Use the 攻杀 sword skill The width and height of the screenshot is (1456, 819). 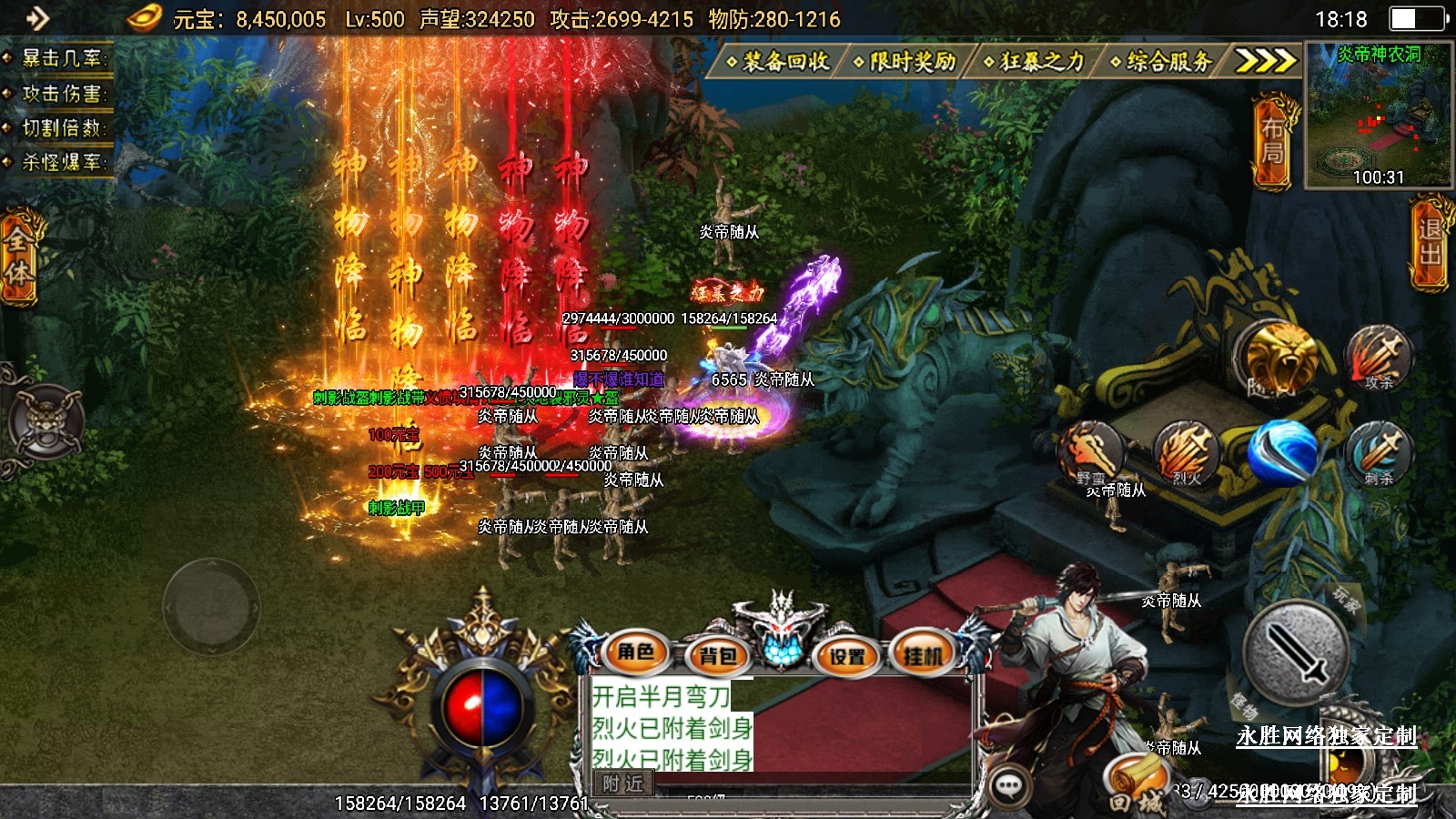1379,357
